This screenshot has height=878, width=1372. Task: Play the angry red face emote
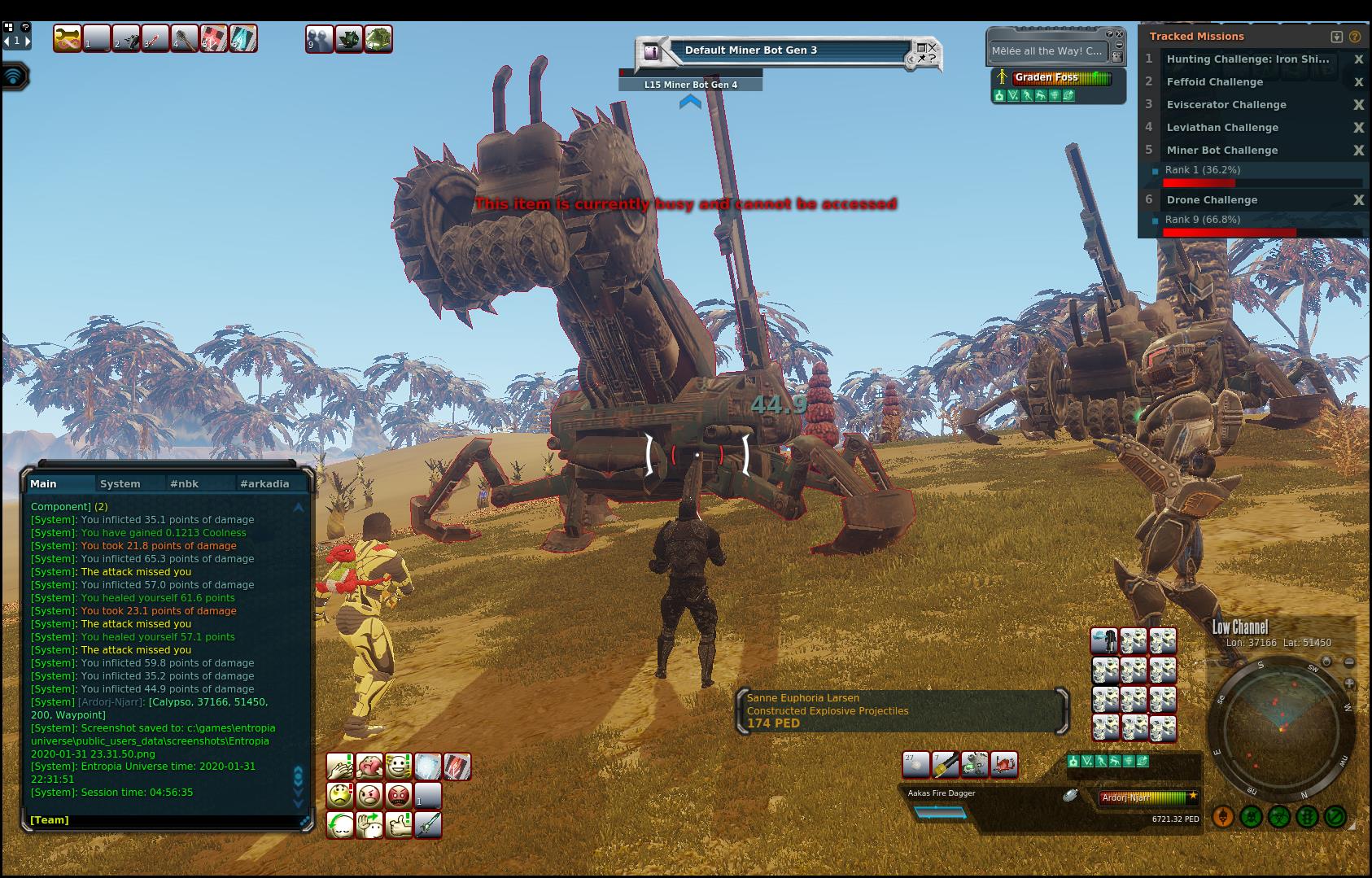(399, 795)
